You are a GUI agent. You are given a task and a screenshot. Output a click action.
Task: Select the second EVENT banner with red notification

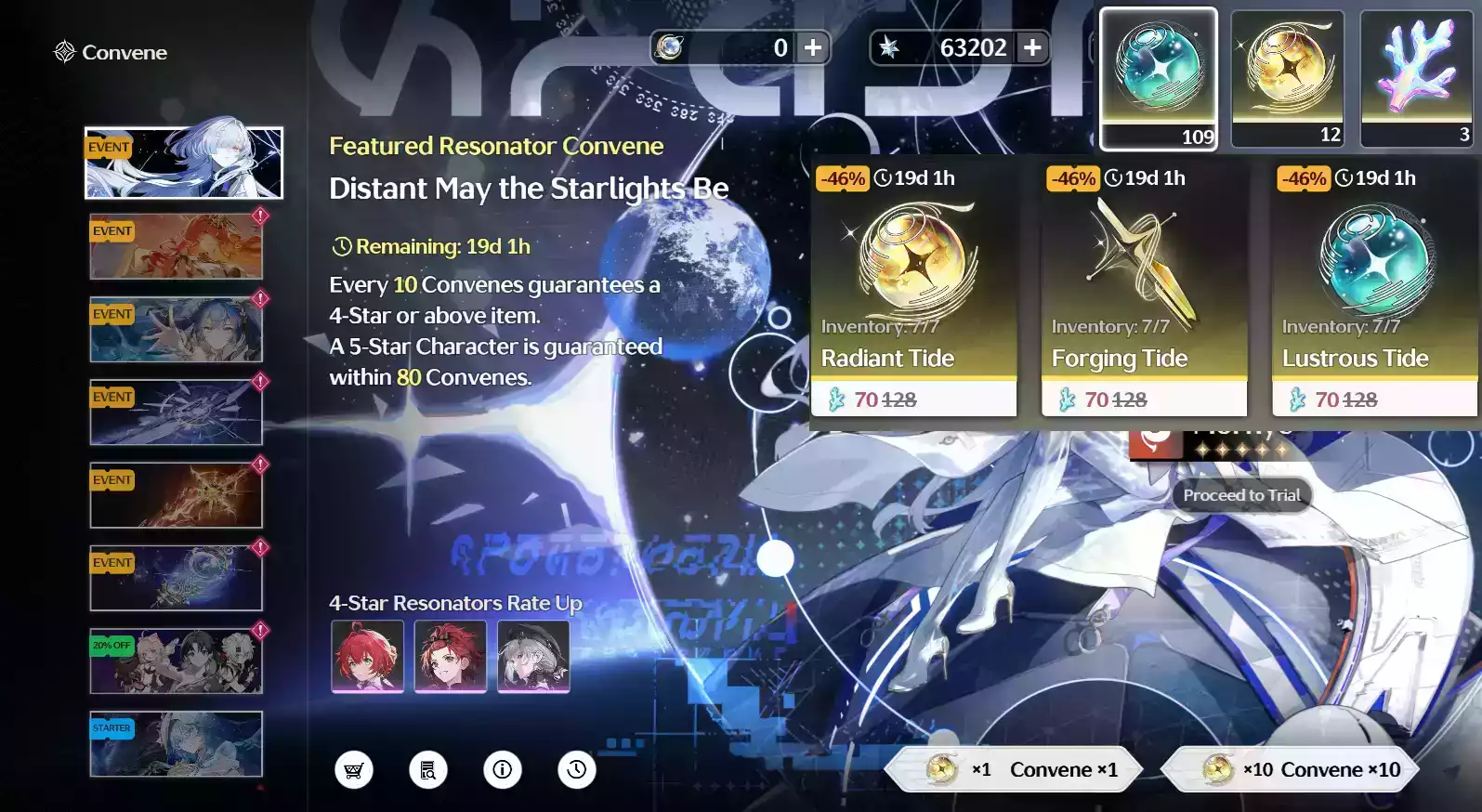pos(176,328)
